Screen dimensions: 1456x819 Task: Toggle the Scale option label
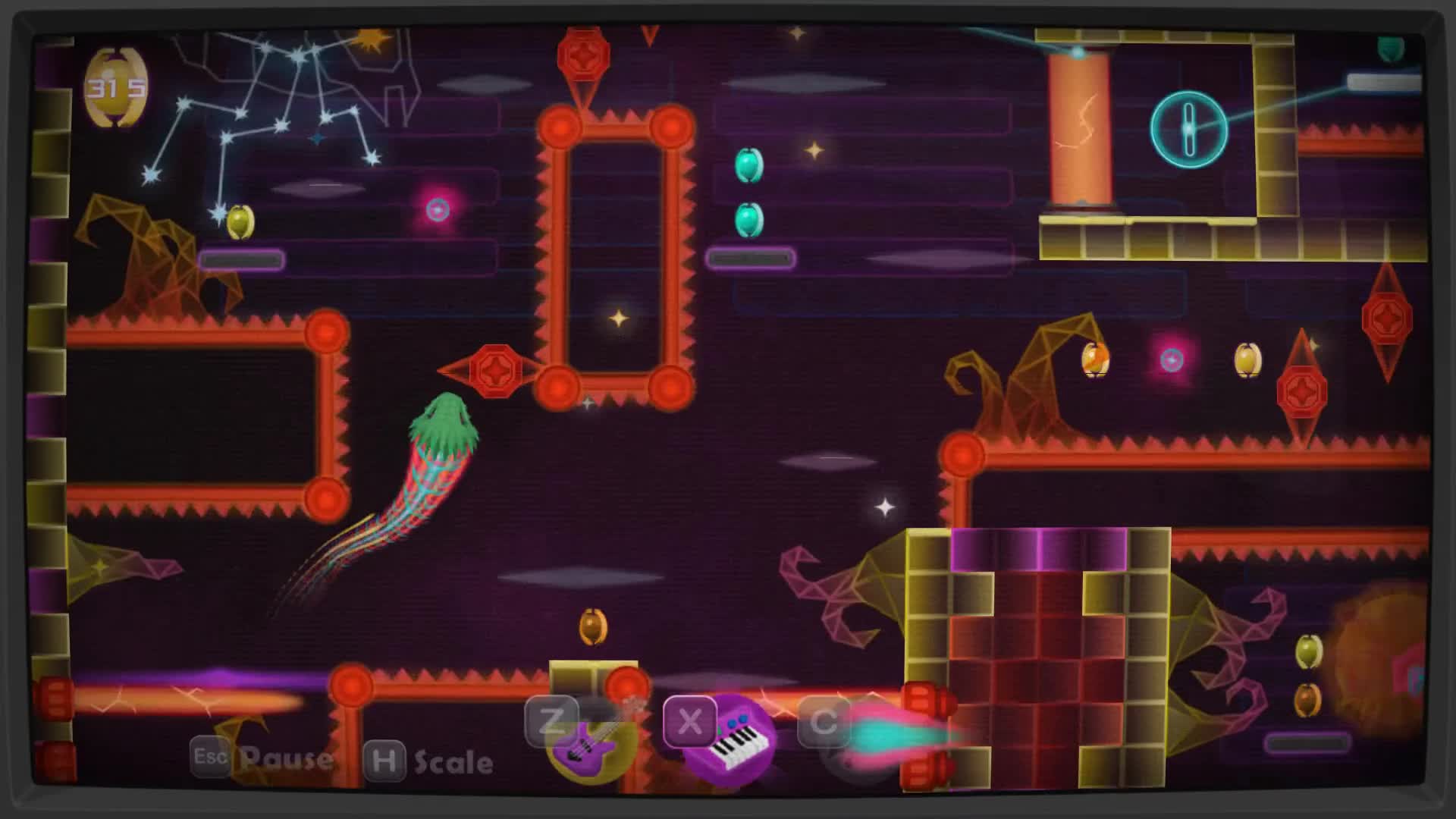click(453, 762)
